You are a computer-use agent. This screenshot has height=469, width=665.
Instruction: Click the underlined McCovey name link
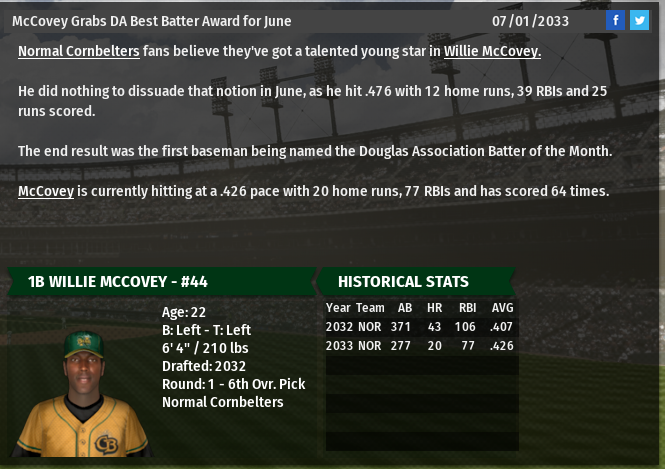(46, 191)
